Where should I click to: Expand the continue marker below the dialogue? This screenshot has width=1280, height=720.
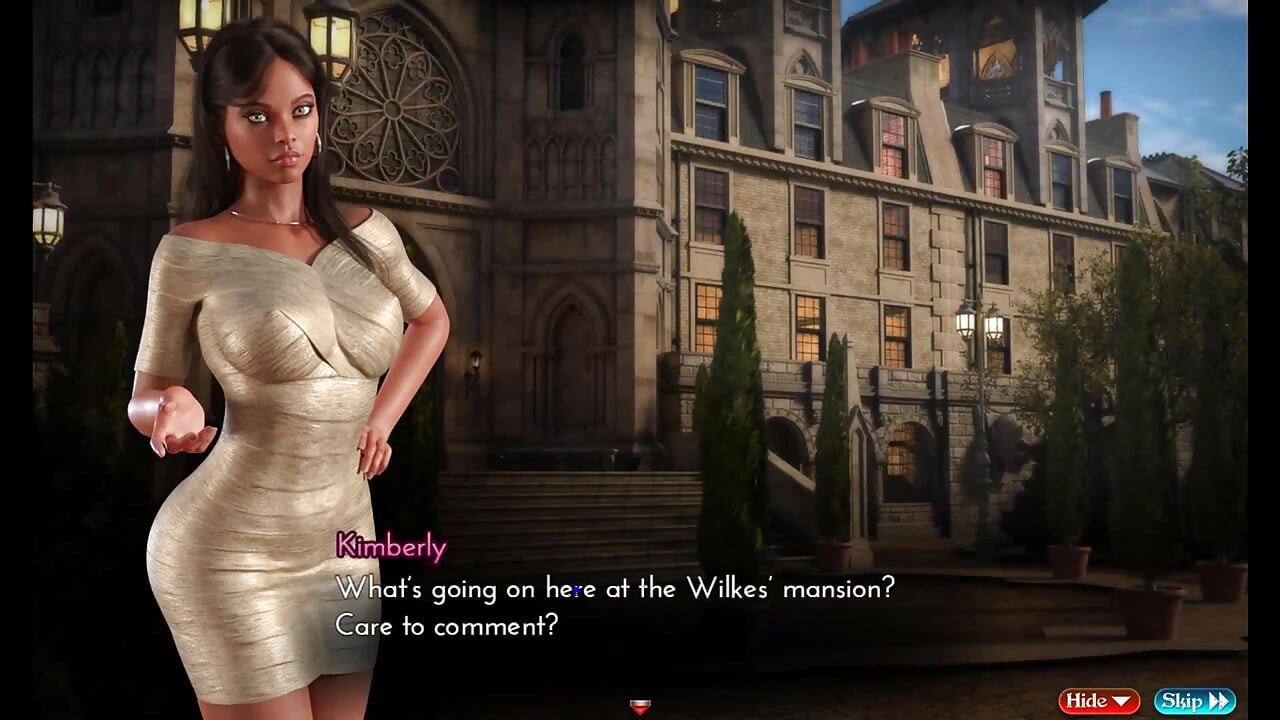[640, 706]
